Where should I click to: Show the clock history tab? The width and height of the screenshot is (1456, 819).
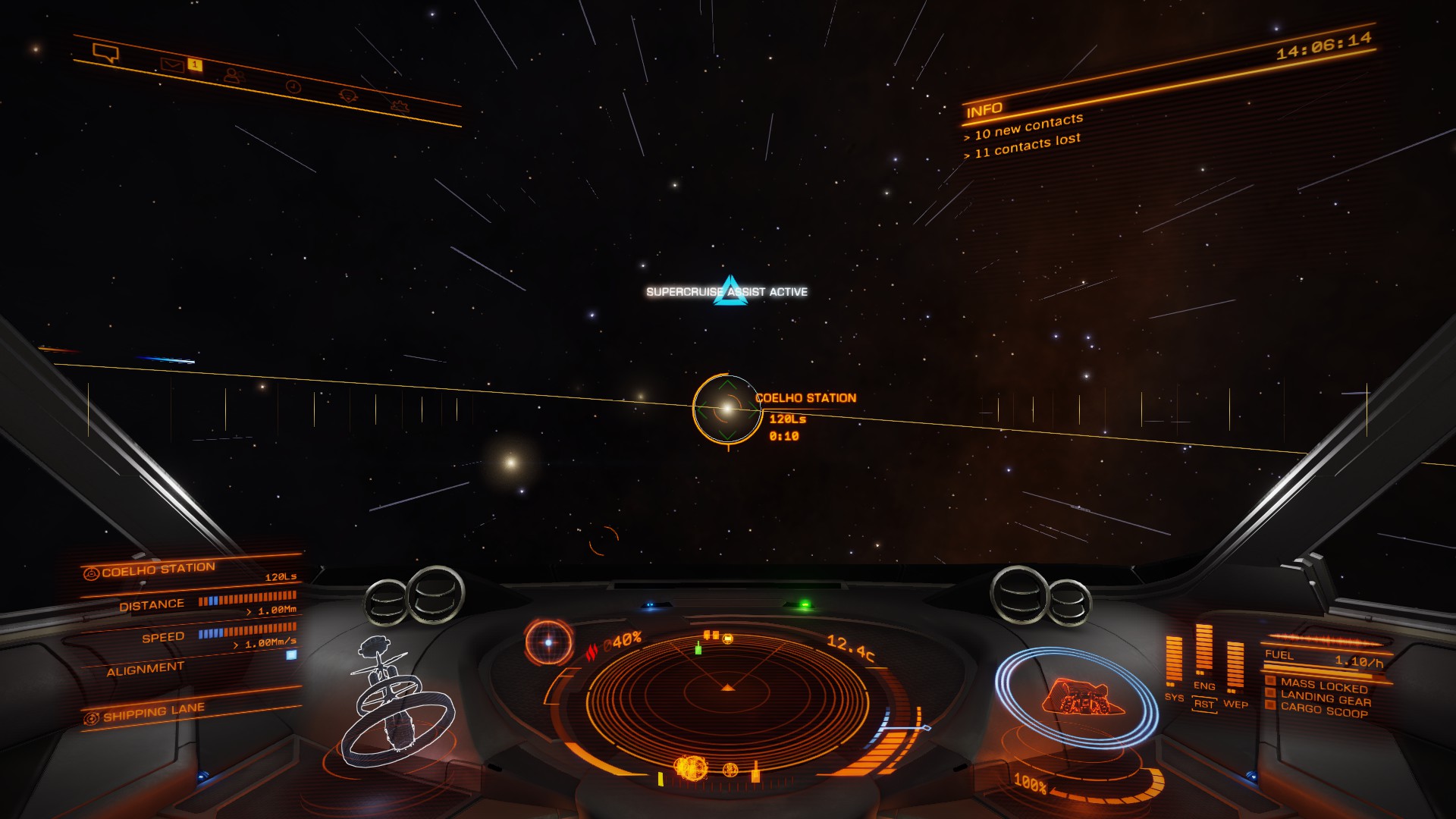tap(293, 86)
